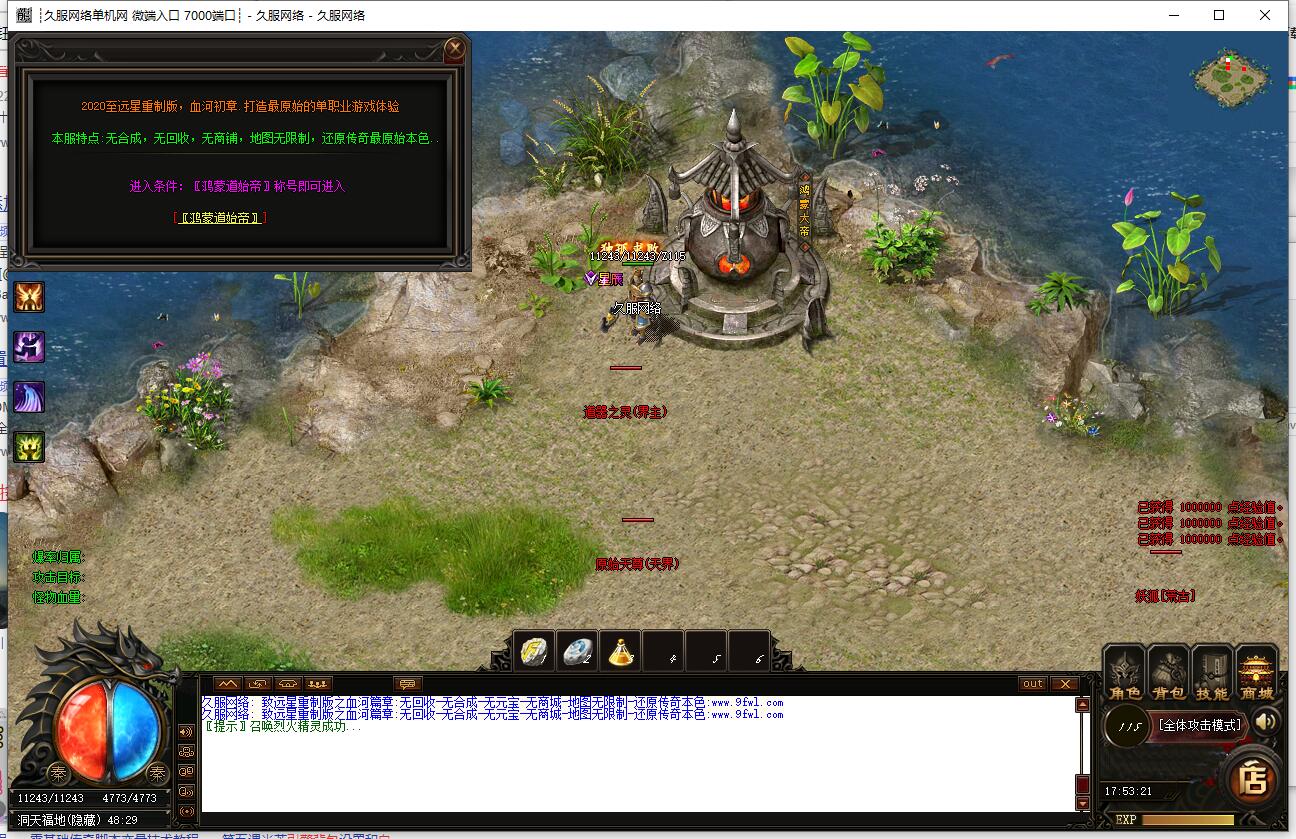Maximize the game window
This screenshot has height=839, width=1296.
tap(1219, 15)
